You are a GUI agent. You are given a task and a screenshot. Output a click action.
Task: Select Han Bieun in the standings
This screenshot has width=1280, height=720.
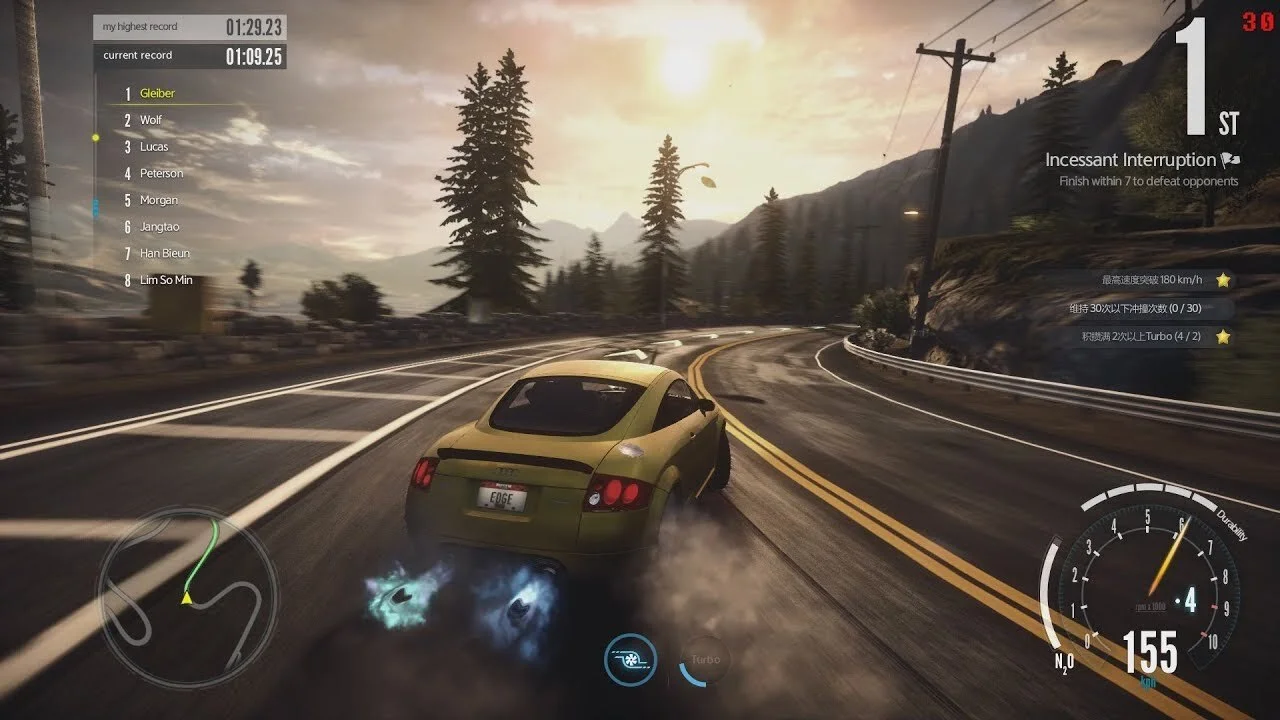tap(164, 254)
